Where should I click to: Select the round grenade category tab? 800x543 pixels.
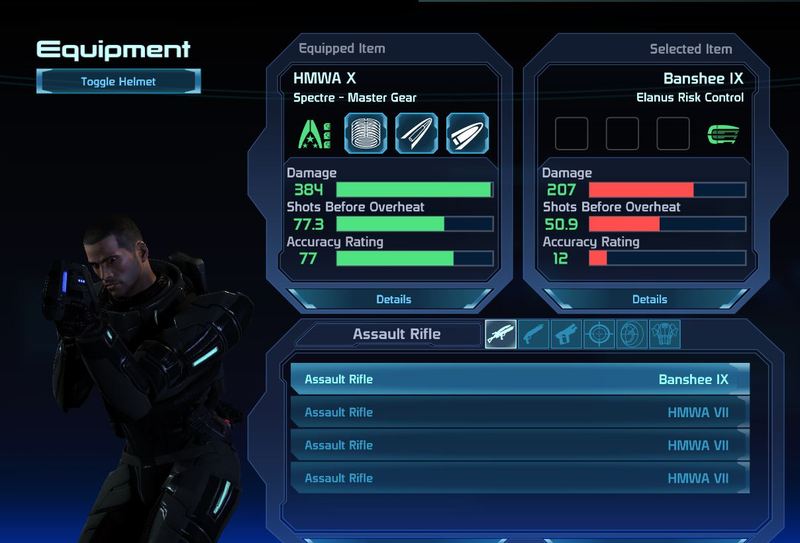631,334
